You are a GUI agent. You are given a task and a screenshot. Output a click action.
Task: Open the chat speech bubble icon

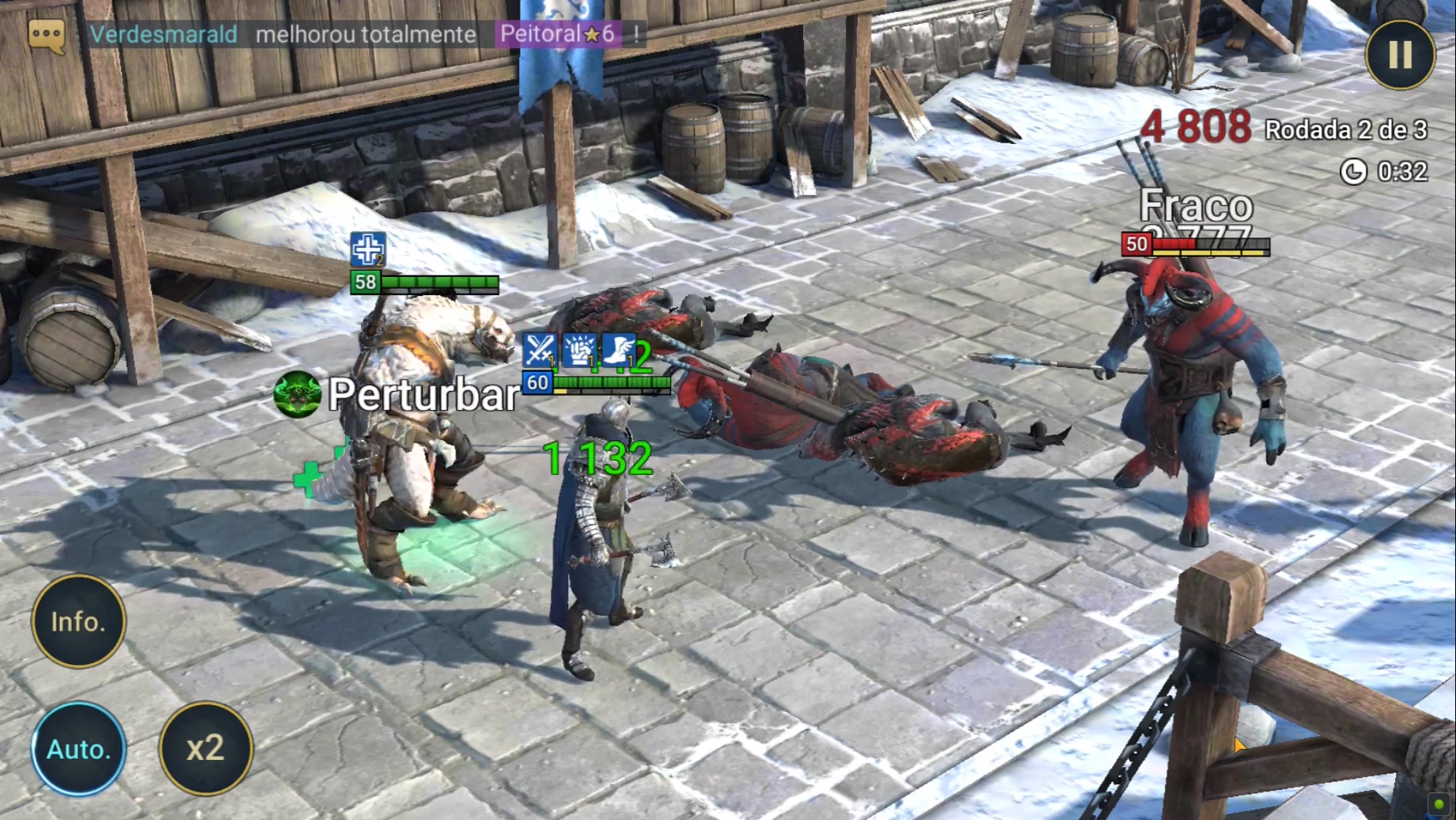[46, 36]
